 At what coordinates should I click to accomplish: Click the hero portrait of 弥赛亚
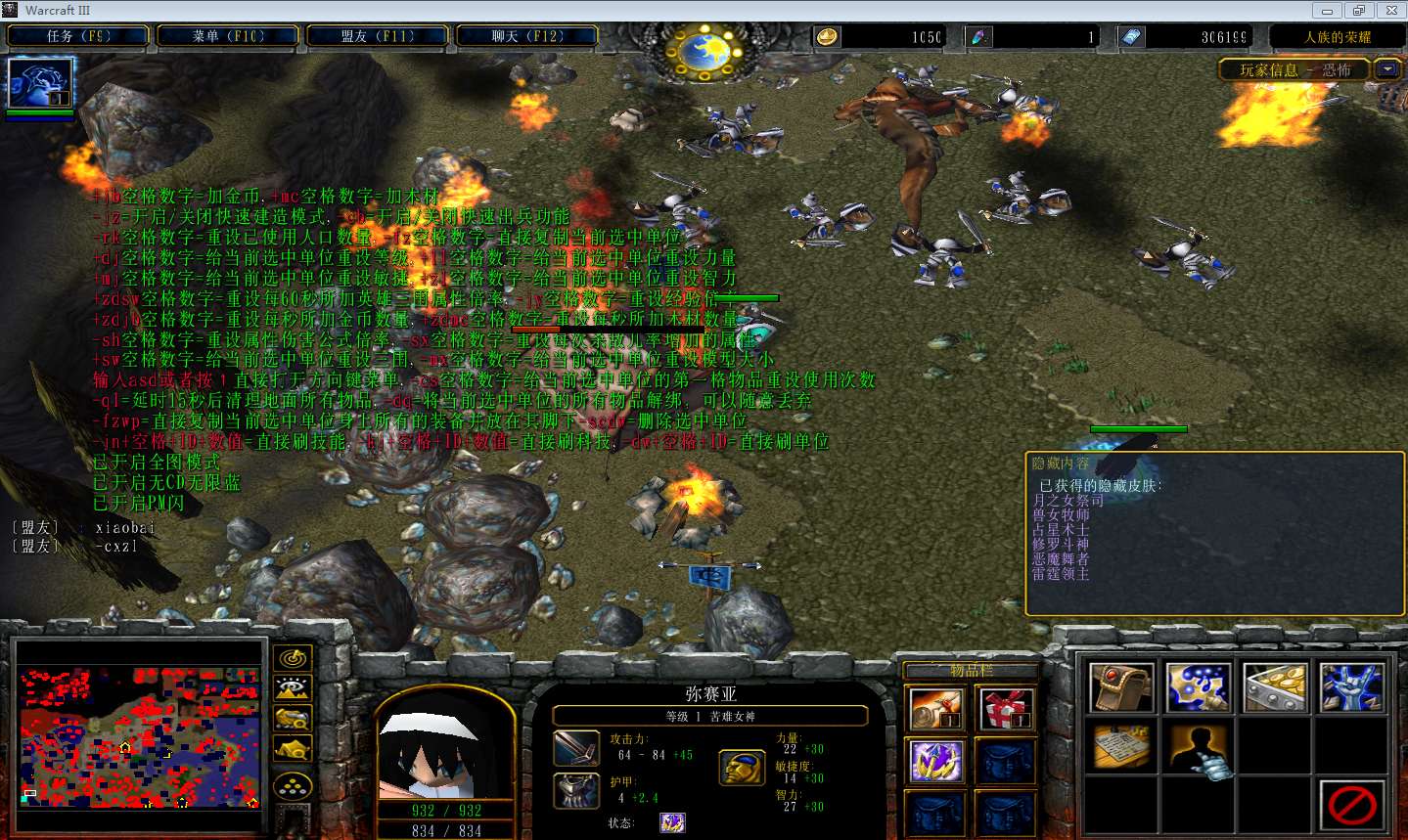[x=445, y=748]
